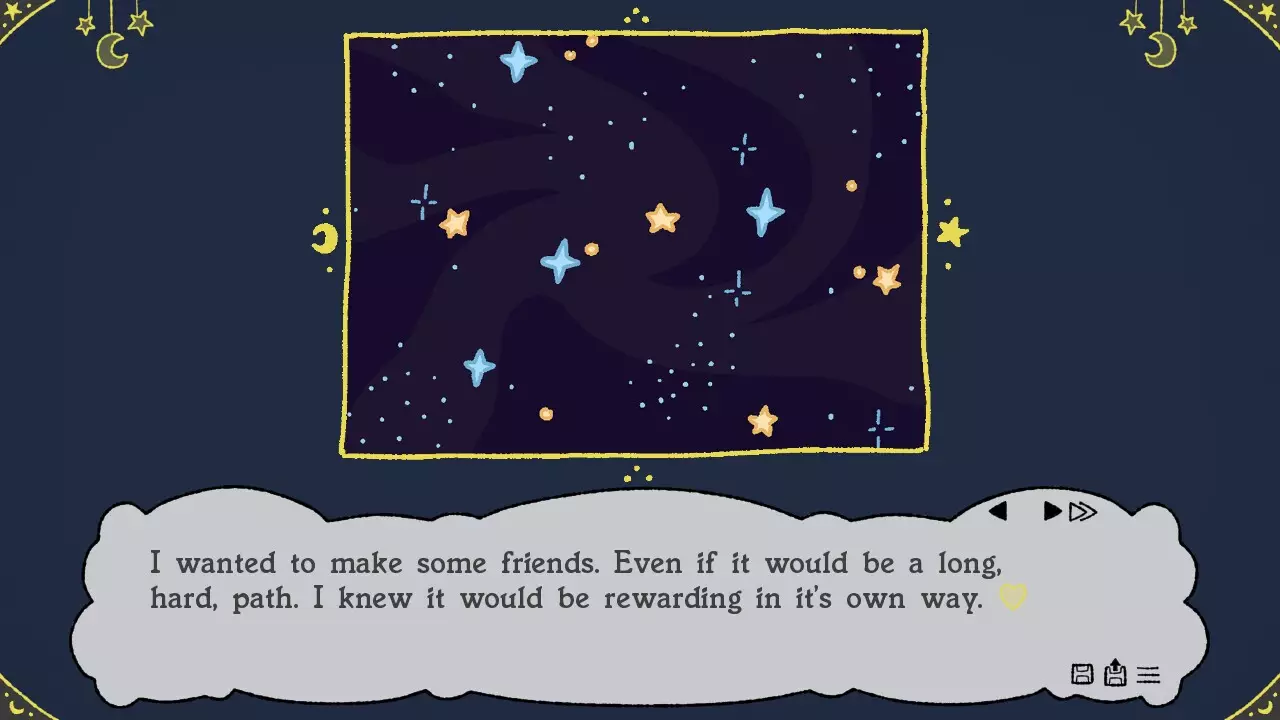Click the back arrow to rewind dialogue

pos(999,511)
